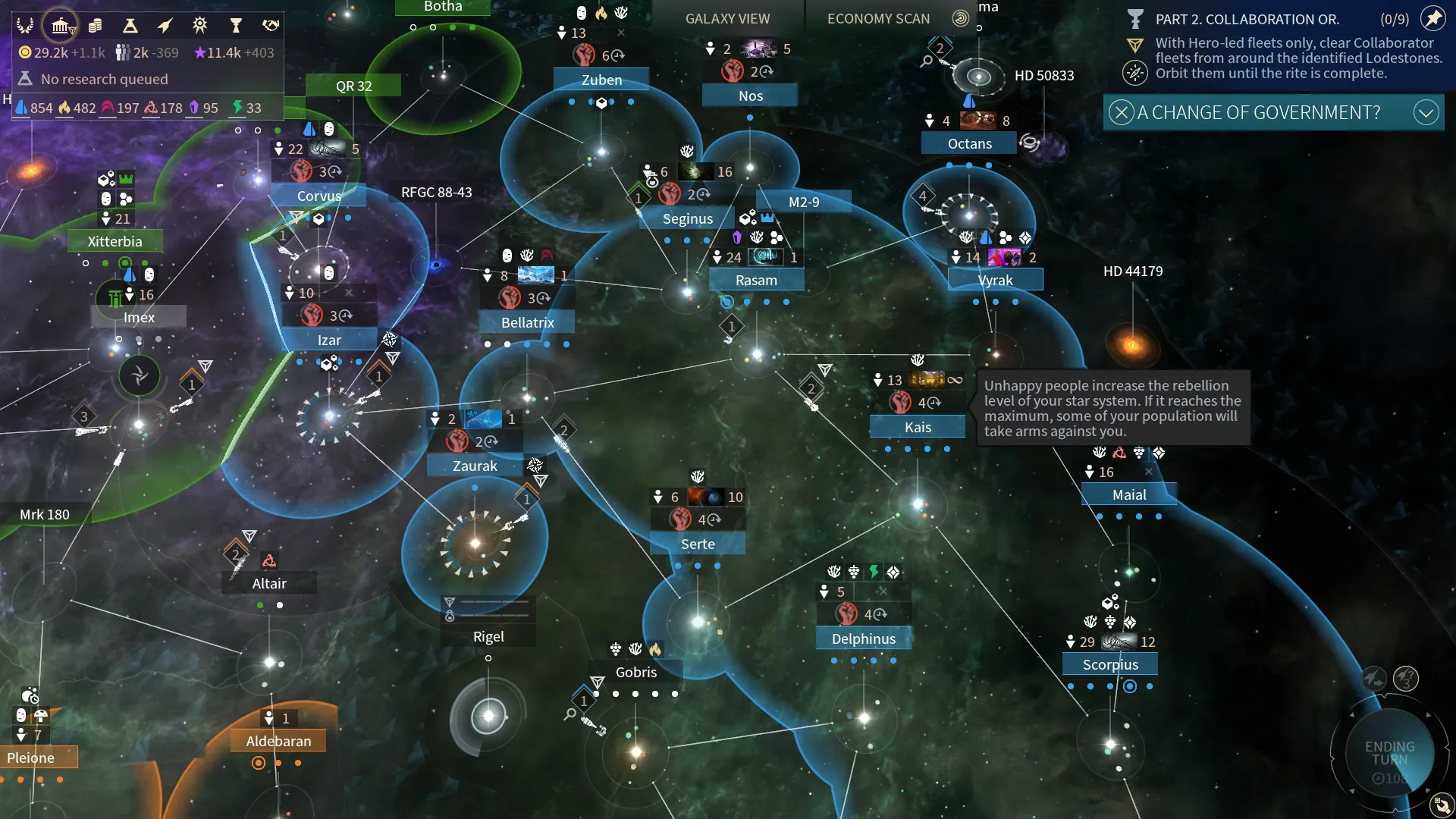The width and height of the screenshot is (1456, 819).
Task: Open the Senate screen with the capitol icon
Action: coord(60,26)
